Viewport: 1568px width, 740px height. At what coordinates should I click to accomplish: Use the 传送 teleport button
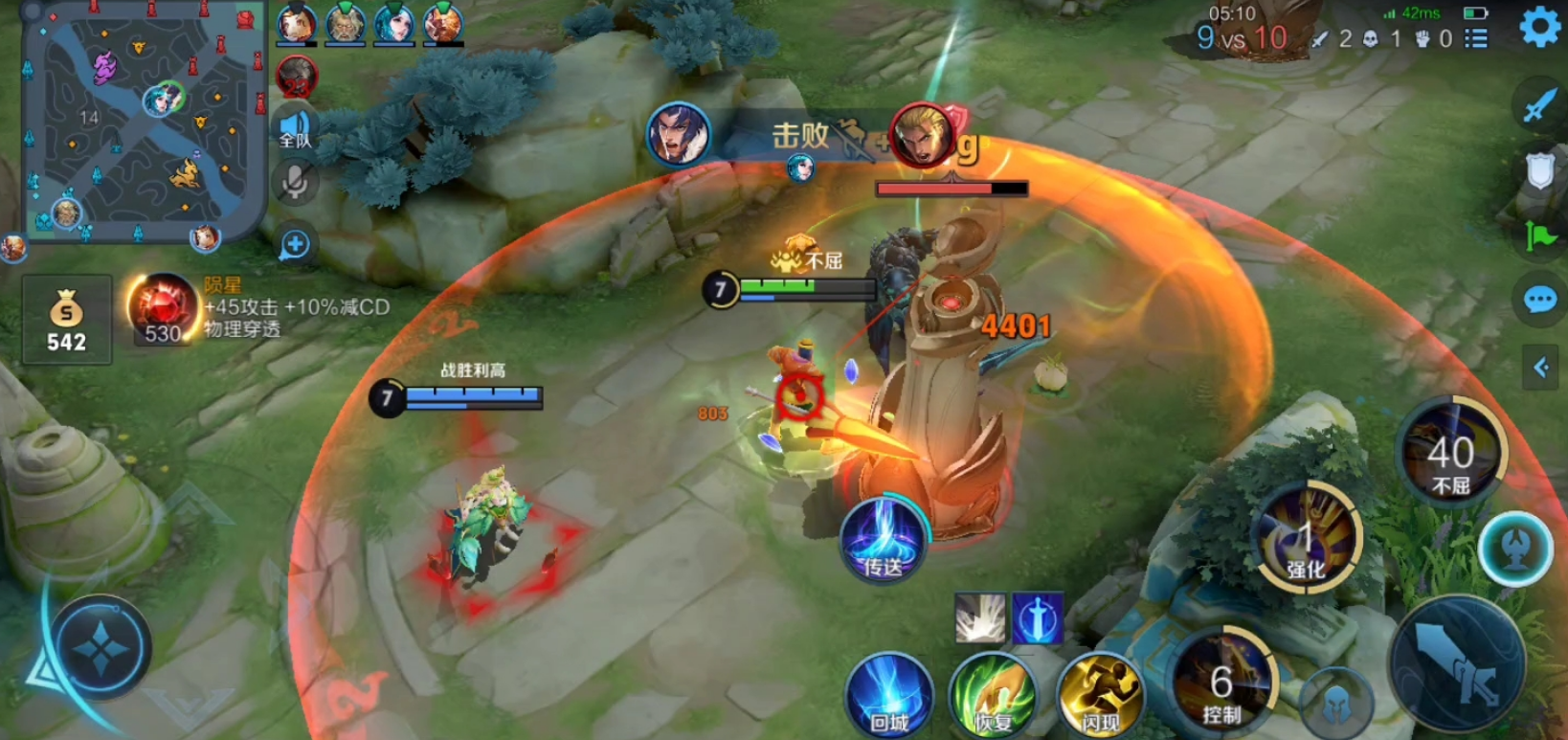[883, 541]
